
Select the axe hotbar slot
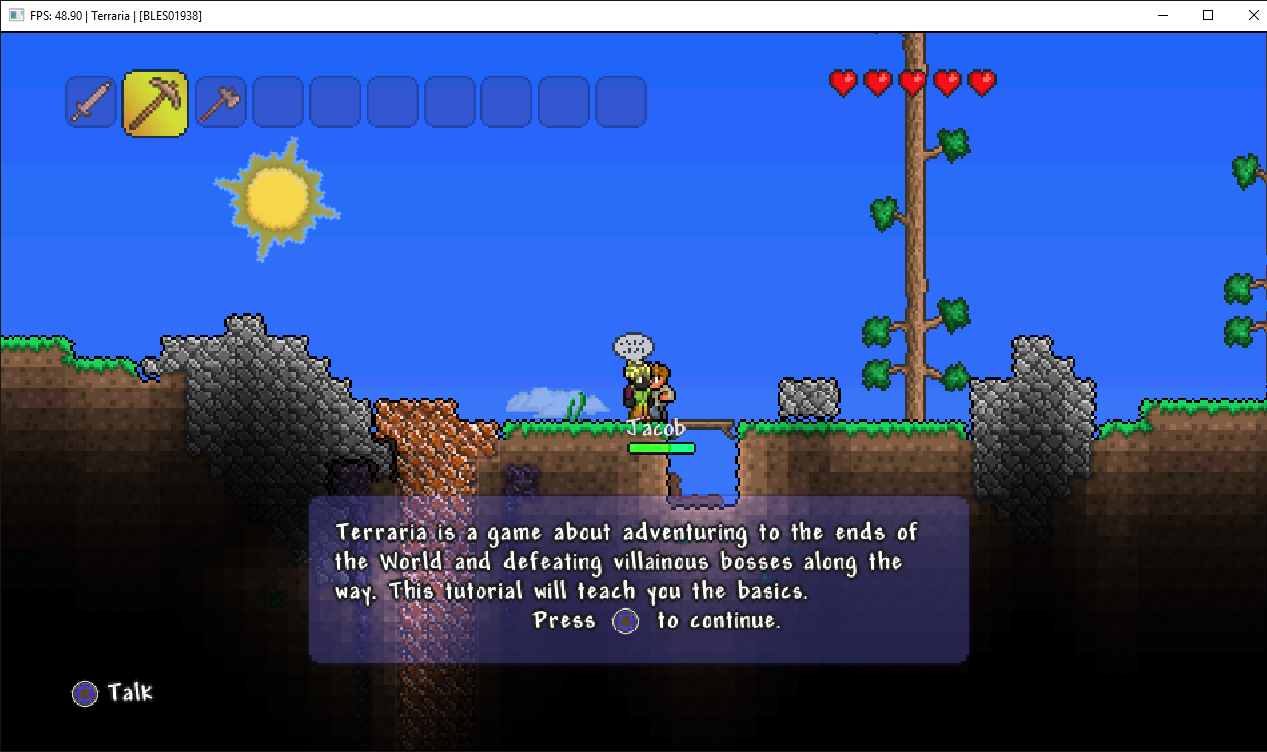coord(220,102)
